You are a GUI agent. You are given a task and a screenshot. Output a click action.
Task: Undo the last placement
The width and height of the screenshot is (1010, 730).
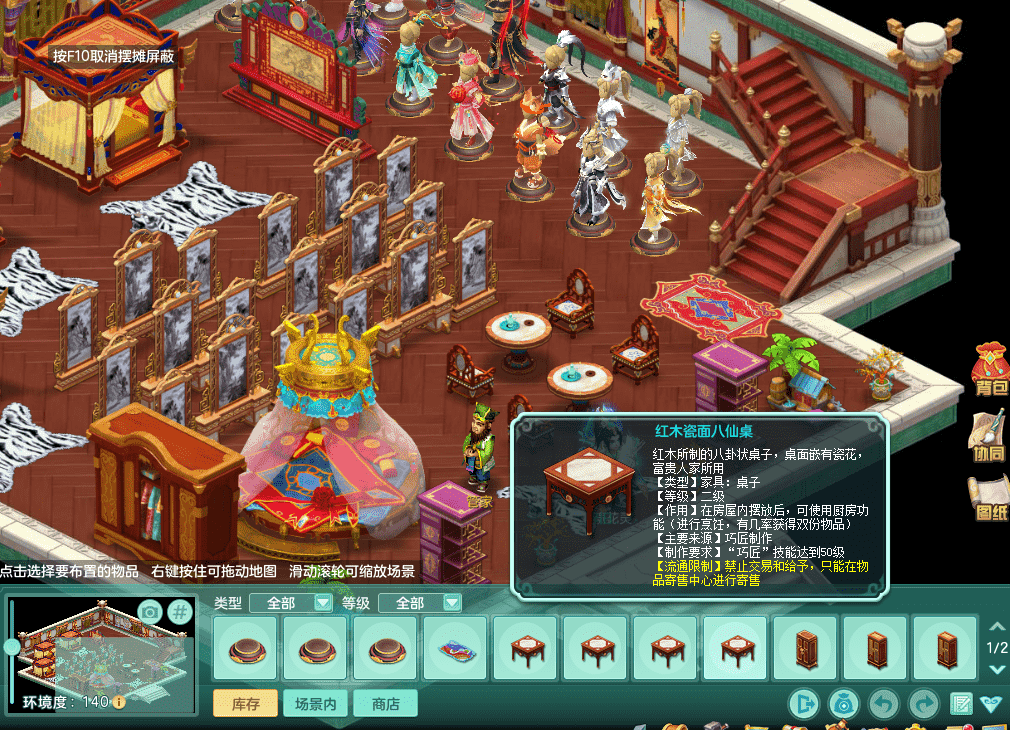tap(883, 704)
